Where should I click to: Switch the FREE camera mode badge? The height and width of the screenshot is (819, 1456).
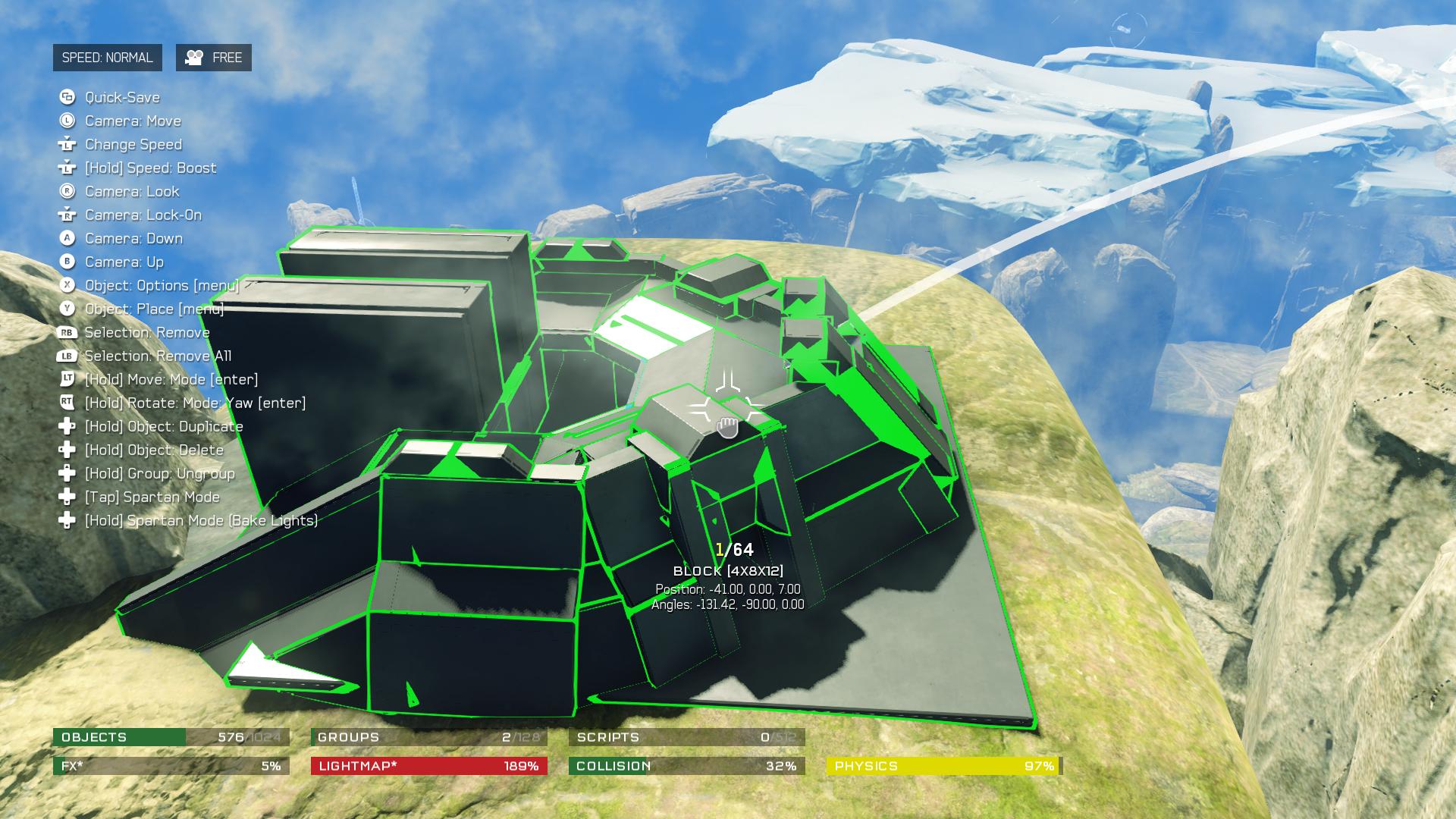214,58
